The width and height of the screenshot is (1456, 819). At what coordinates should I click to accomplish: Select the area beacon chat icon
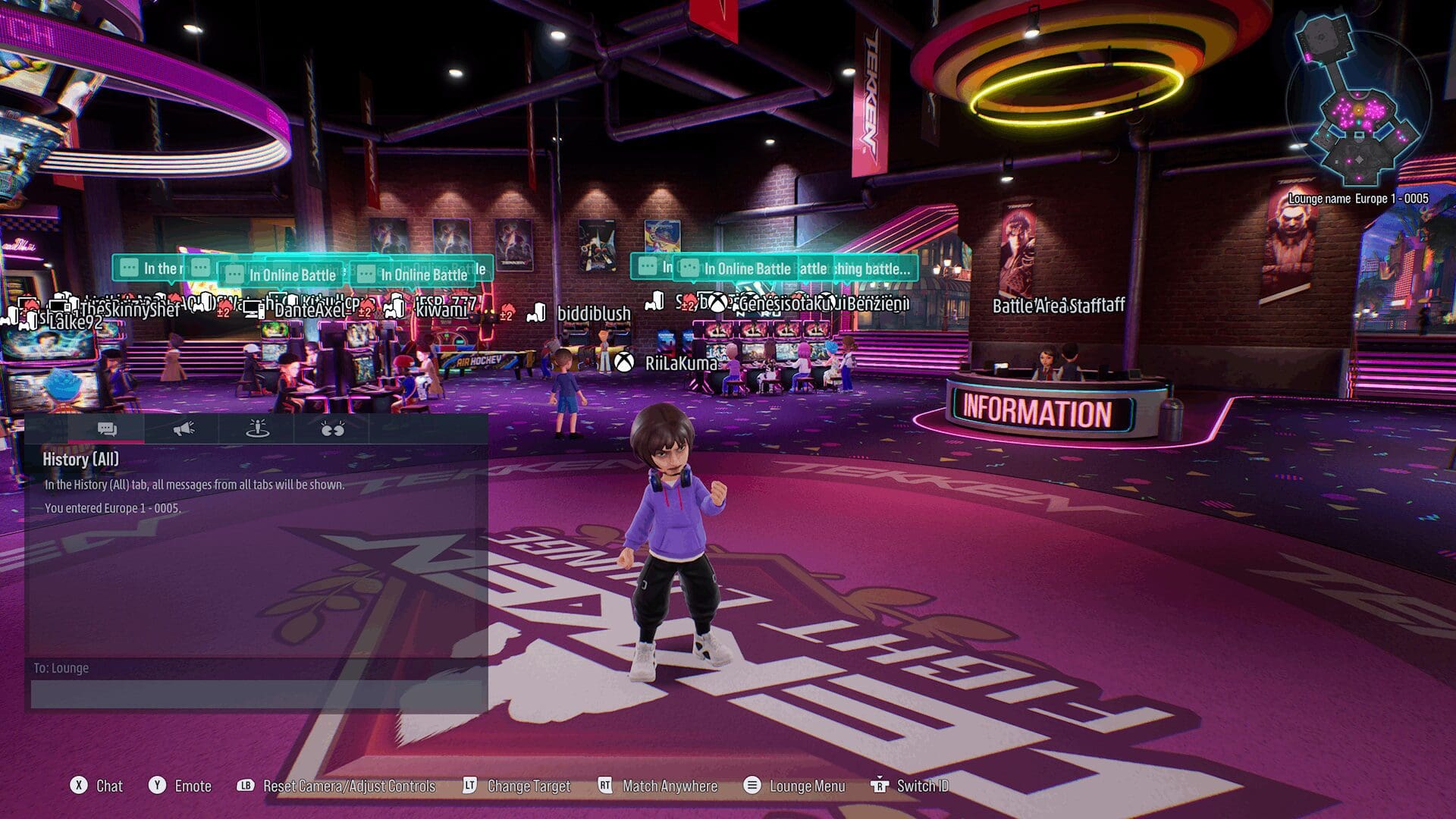point(257,429)
